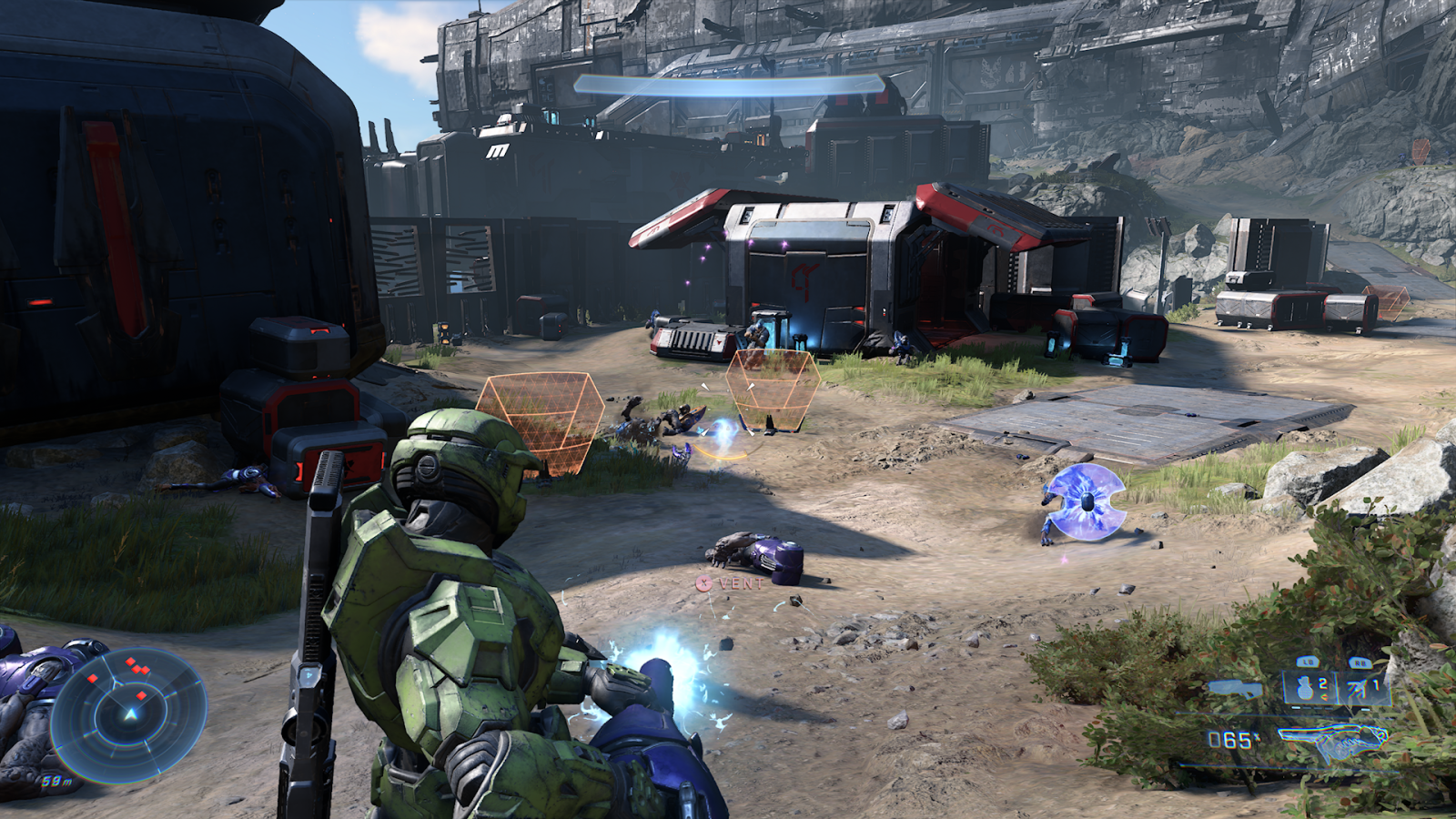This screenshot has height=819, width=1456.
Task: Click the motion tracker radar
Action: click(x=129, y=713)
